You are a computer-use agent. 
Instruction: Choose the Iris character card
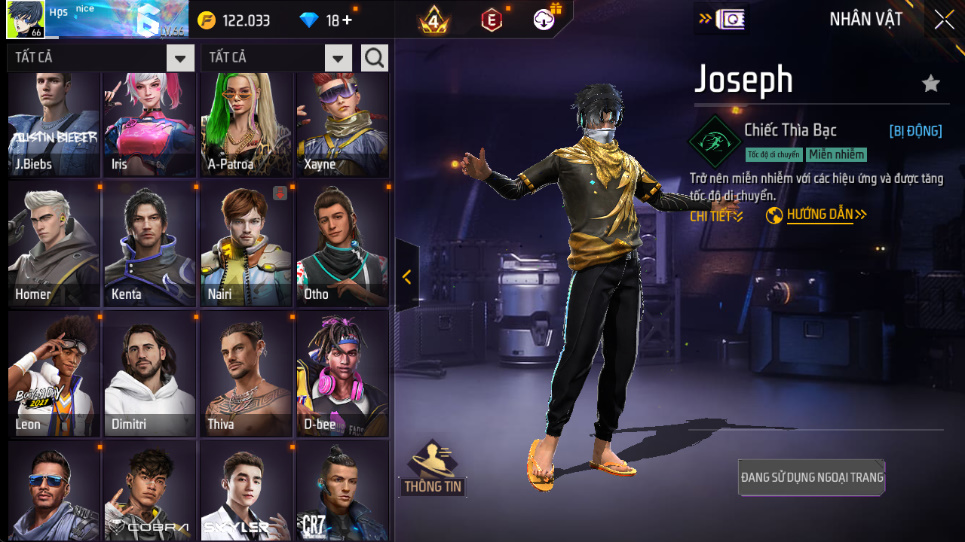[x=150, y=122]
